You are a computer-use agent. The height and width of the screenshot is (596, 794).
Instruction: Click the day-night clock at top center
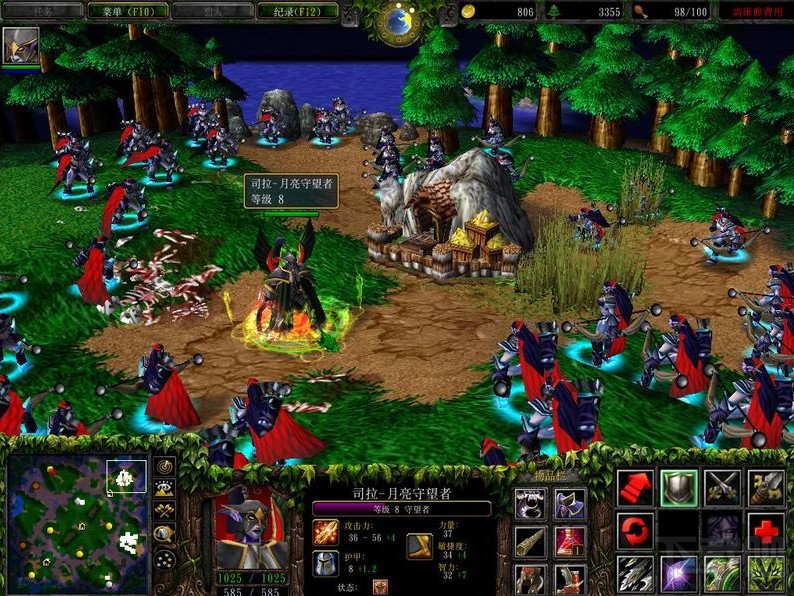pos(400,18)
